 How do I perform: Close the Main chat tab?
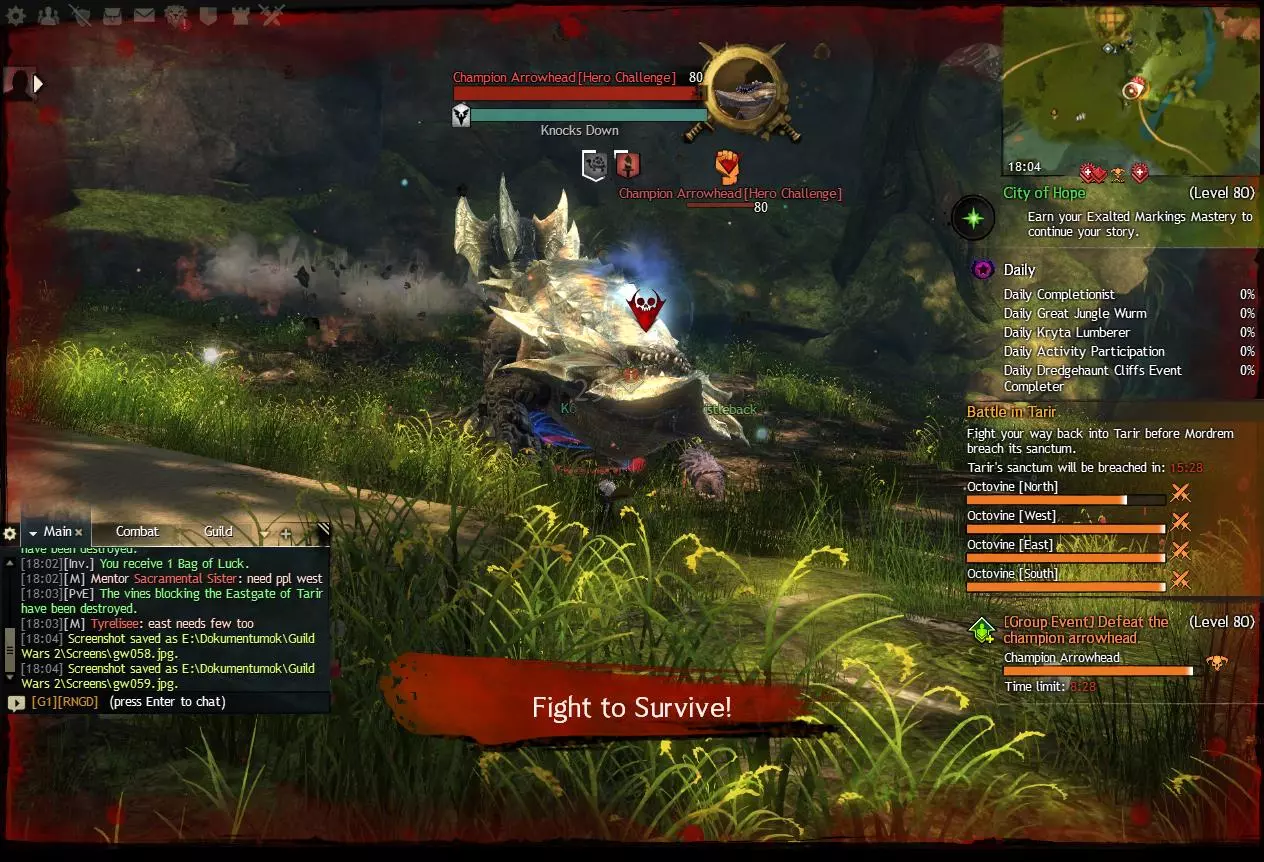tap(79, 533)
